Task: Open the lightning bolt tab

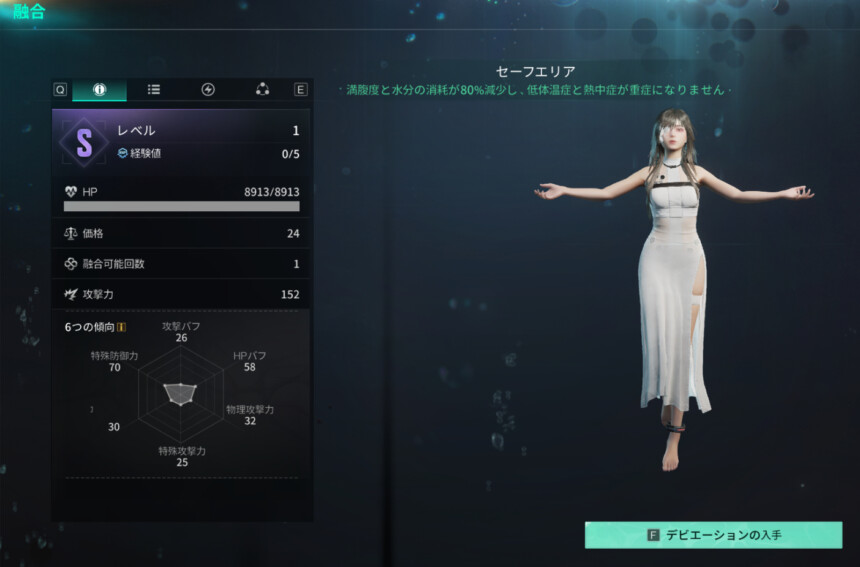Action: point(208,89)
